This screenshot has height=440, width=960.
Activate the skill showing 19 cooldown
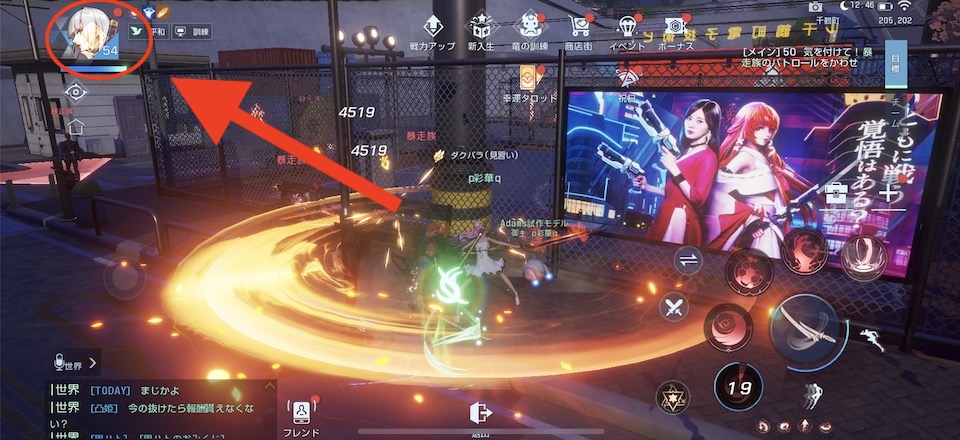(736, 386)
